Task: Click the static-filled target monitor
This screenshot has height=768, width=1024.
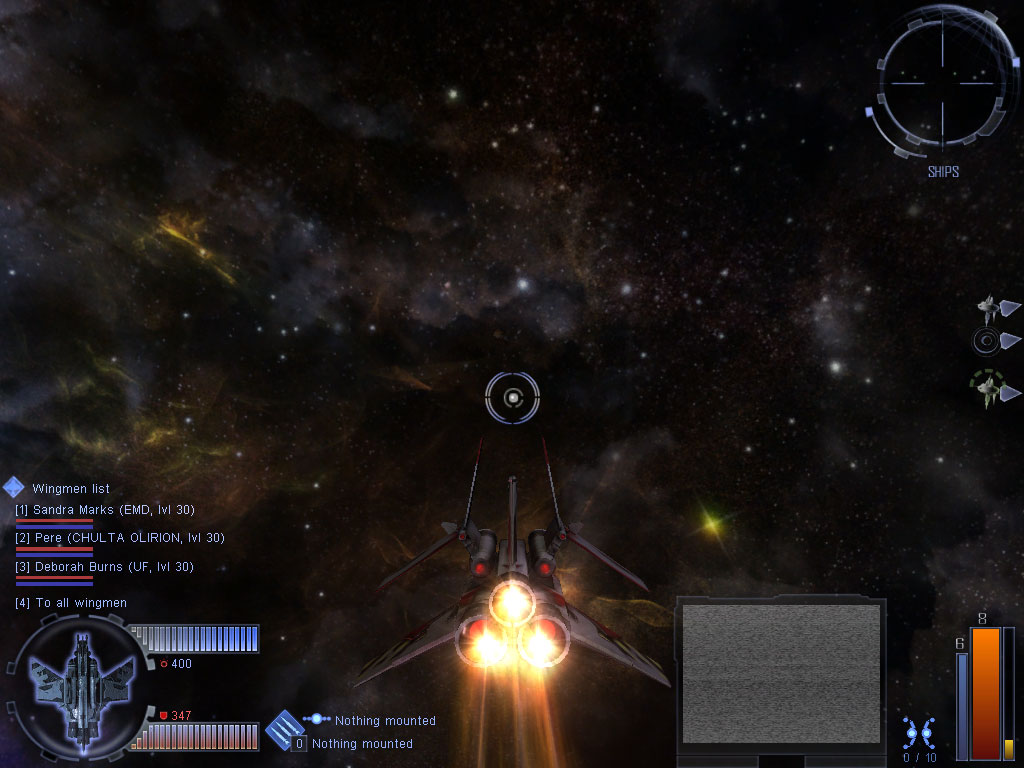Action: (780, 674)
